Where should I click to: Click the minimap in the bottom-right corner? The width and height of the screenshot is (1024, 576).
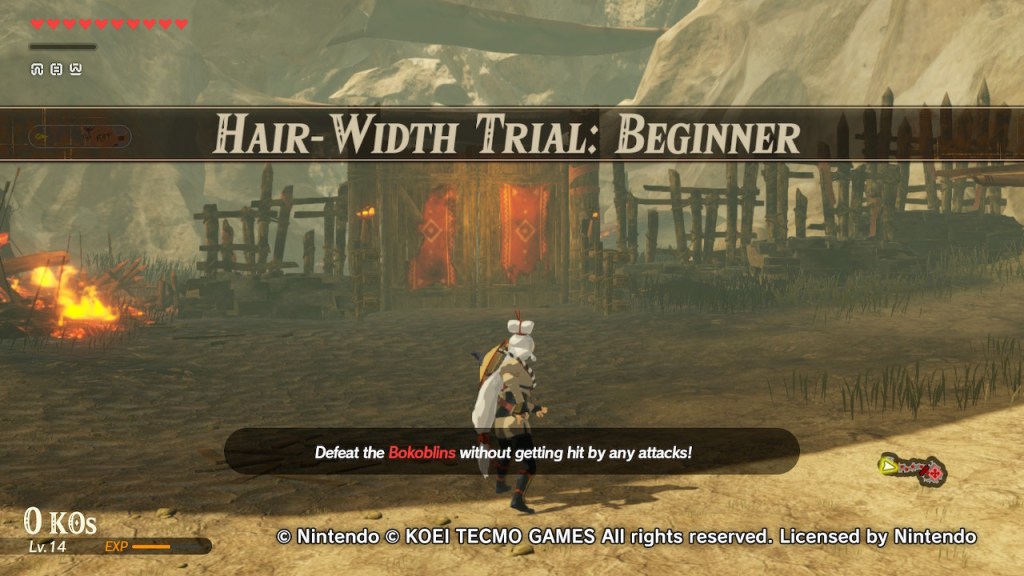tap(912, 468)
